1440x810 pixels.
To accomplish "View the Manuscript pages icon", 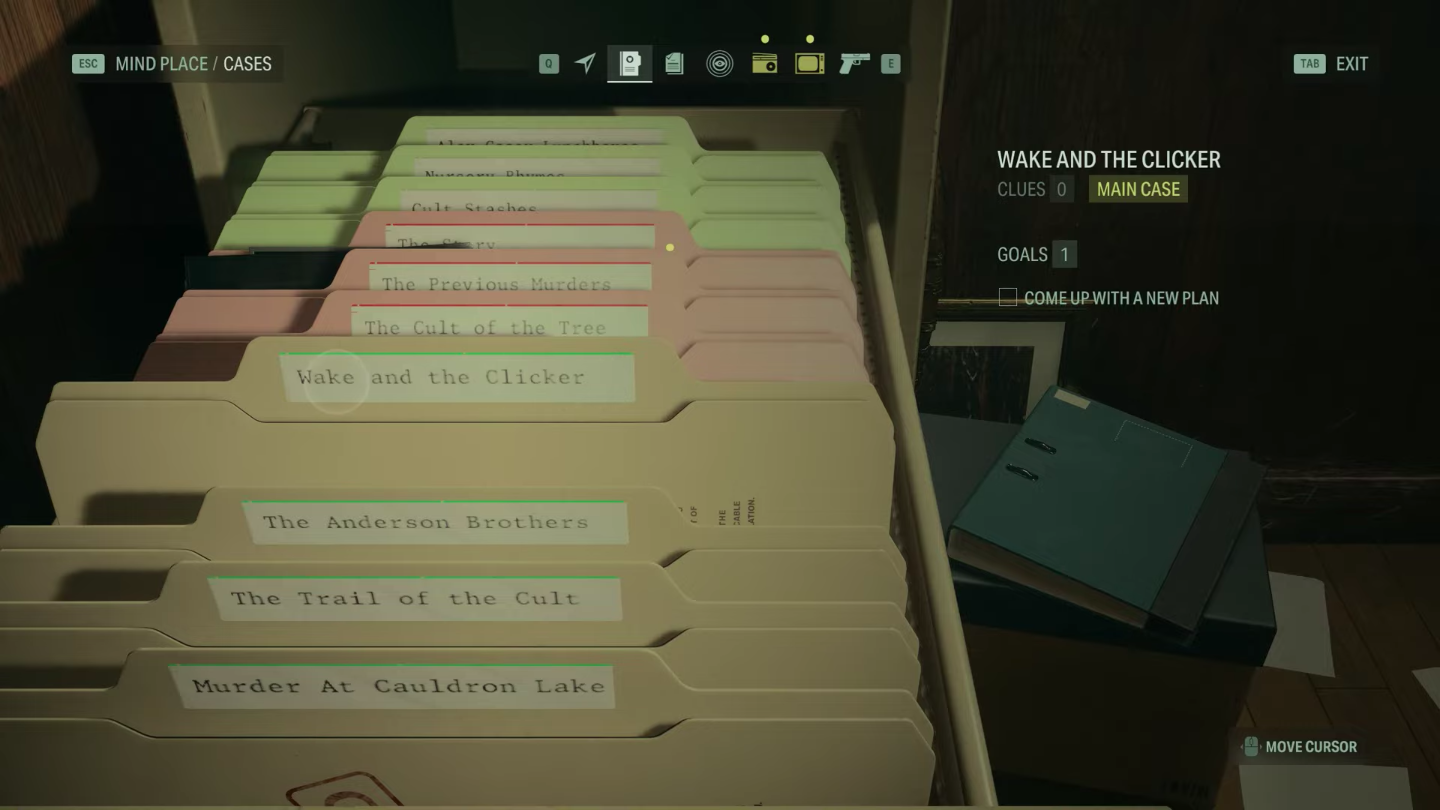I will click(673, 62).
